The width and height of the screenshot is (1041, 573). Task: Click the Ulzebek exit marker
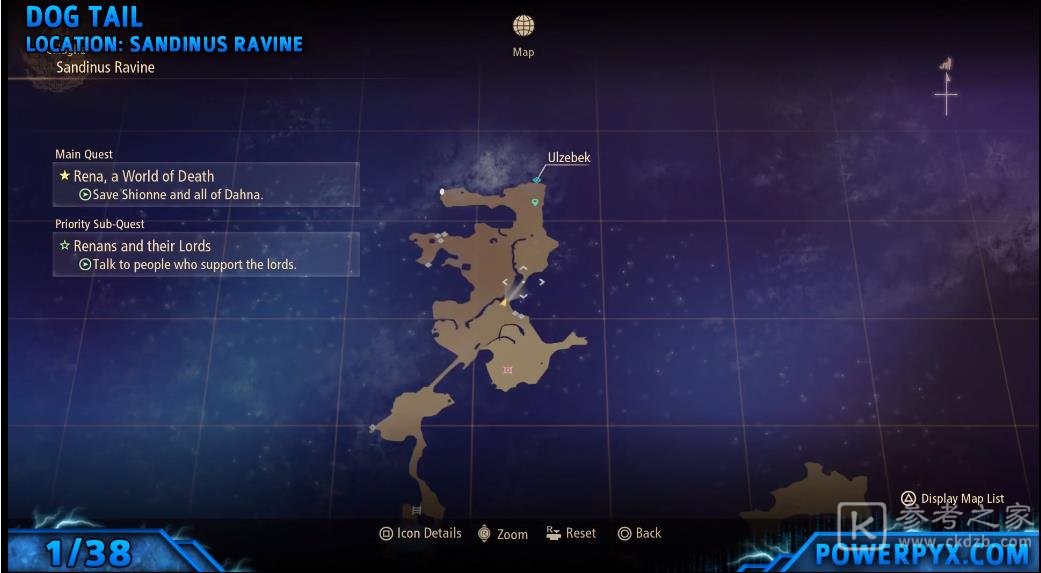point(537,180)
